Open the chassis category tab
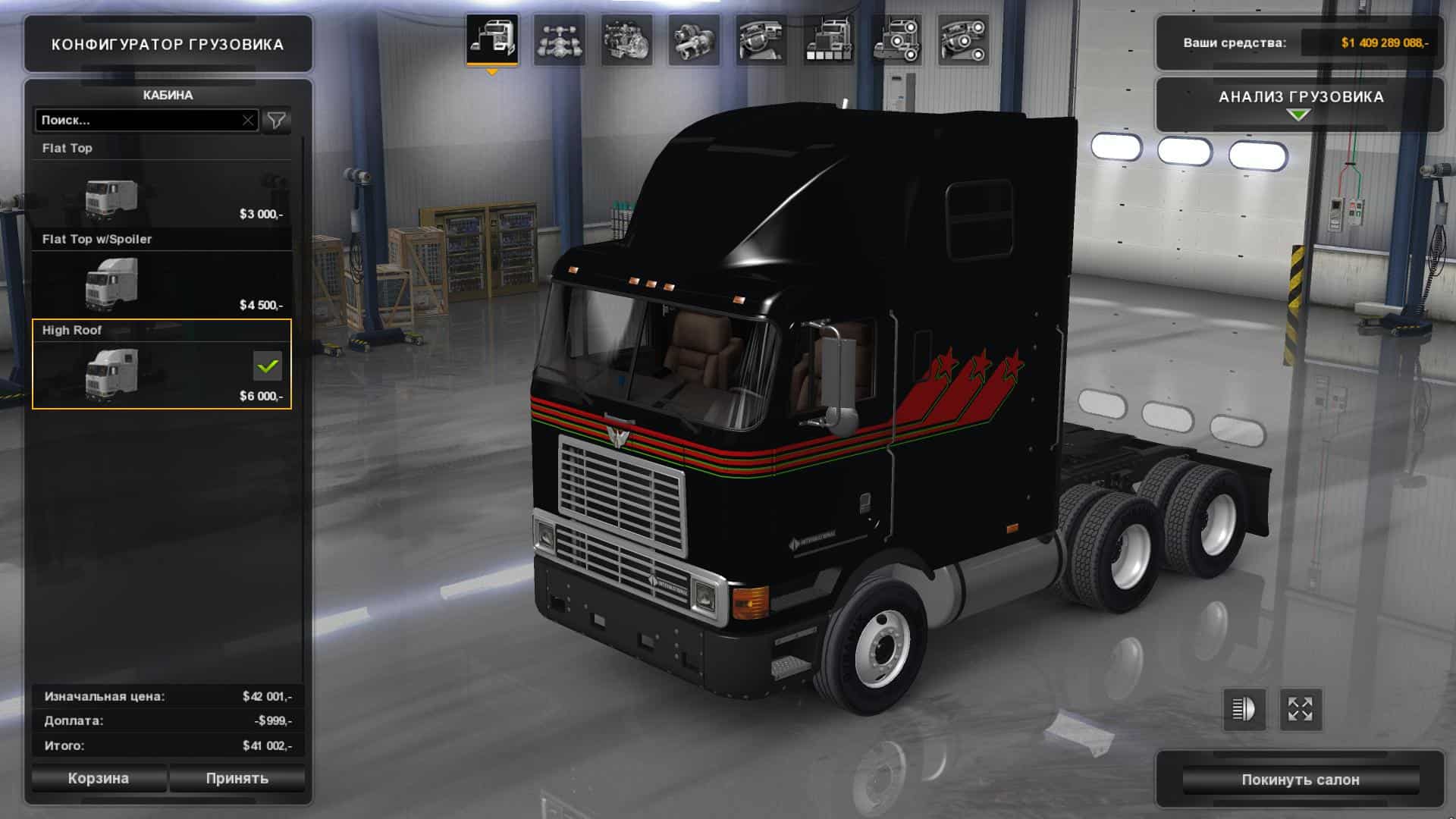1456x819 pixels. point(559,39)
